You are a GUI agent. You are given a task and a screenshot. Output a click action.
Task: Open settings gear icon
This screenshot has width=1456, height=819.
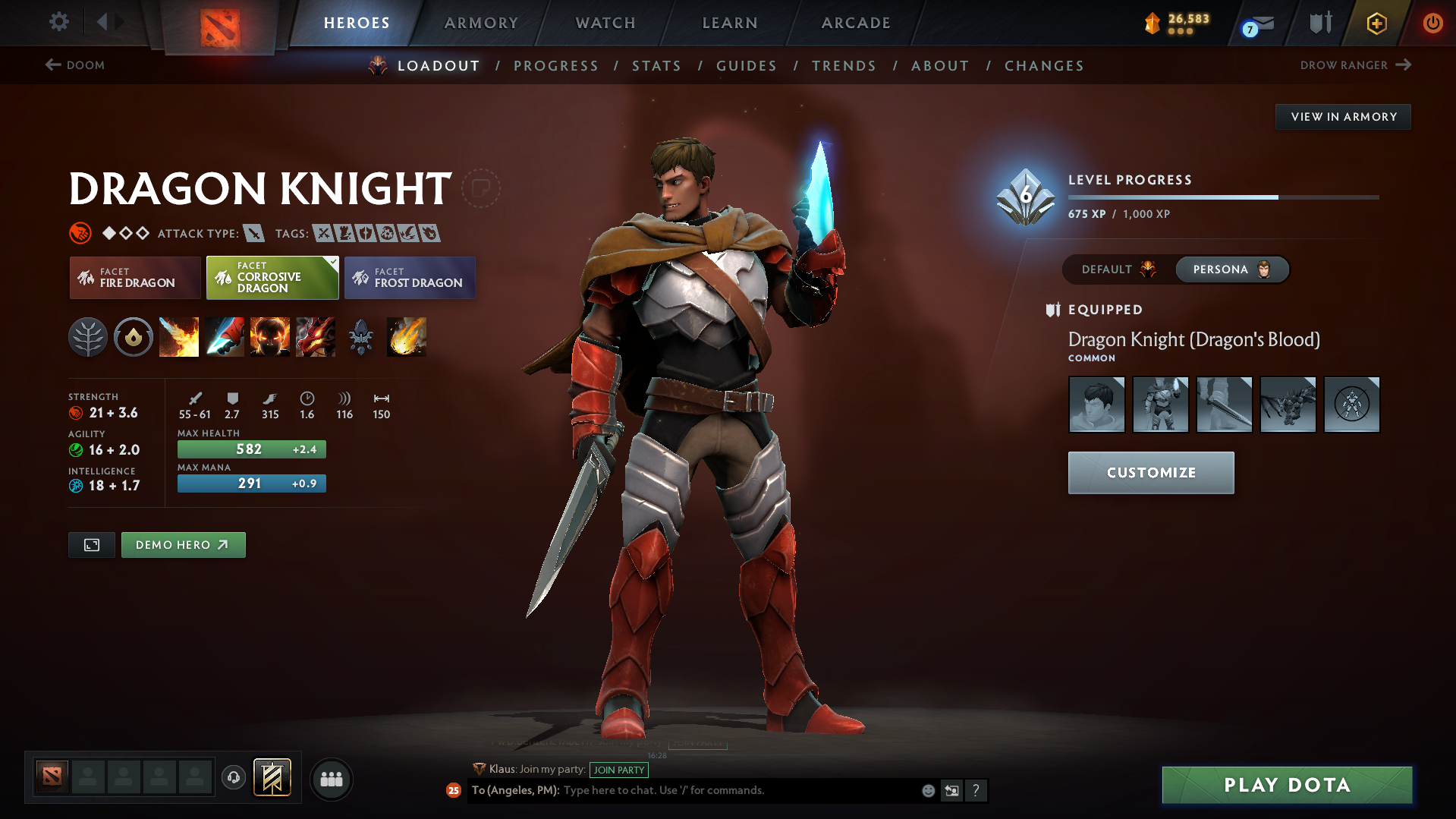(x=58, y=22)
